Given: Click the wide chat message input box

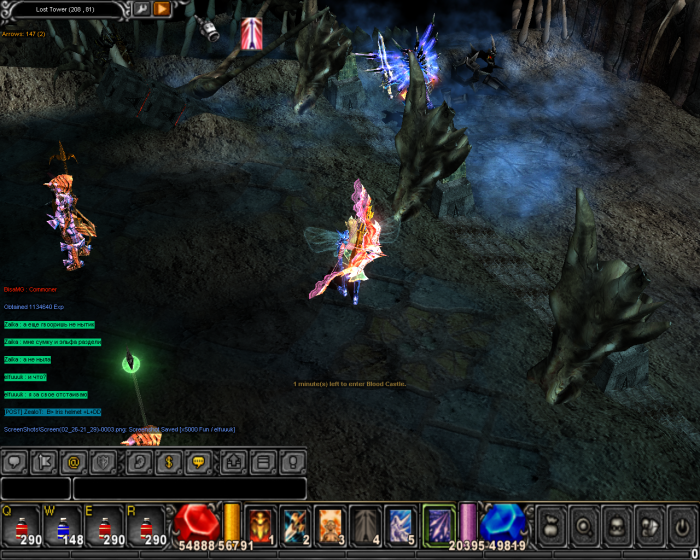Looking at the screenshot, I should pyautogui.click(x=189, y=489).
